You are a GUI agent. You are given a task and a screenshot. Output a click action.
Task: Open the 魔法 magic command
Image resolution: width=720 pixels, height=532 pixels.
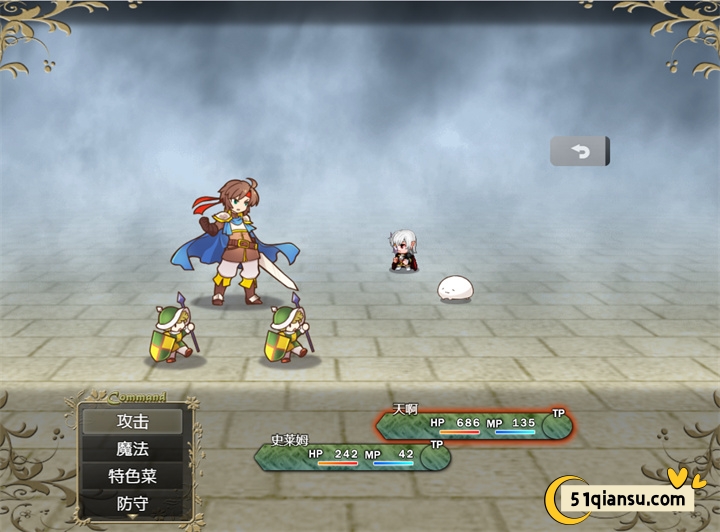tap(133, 449)
